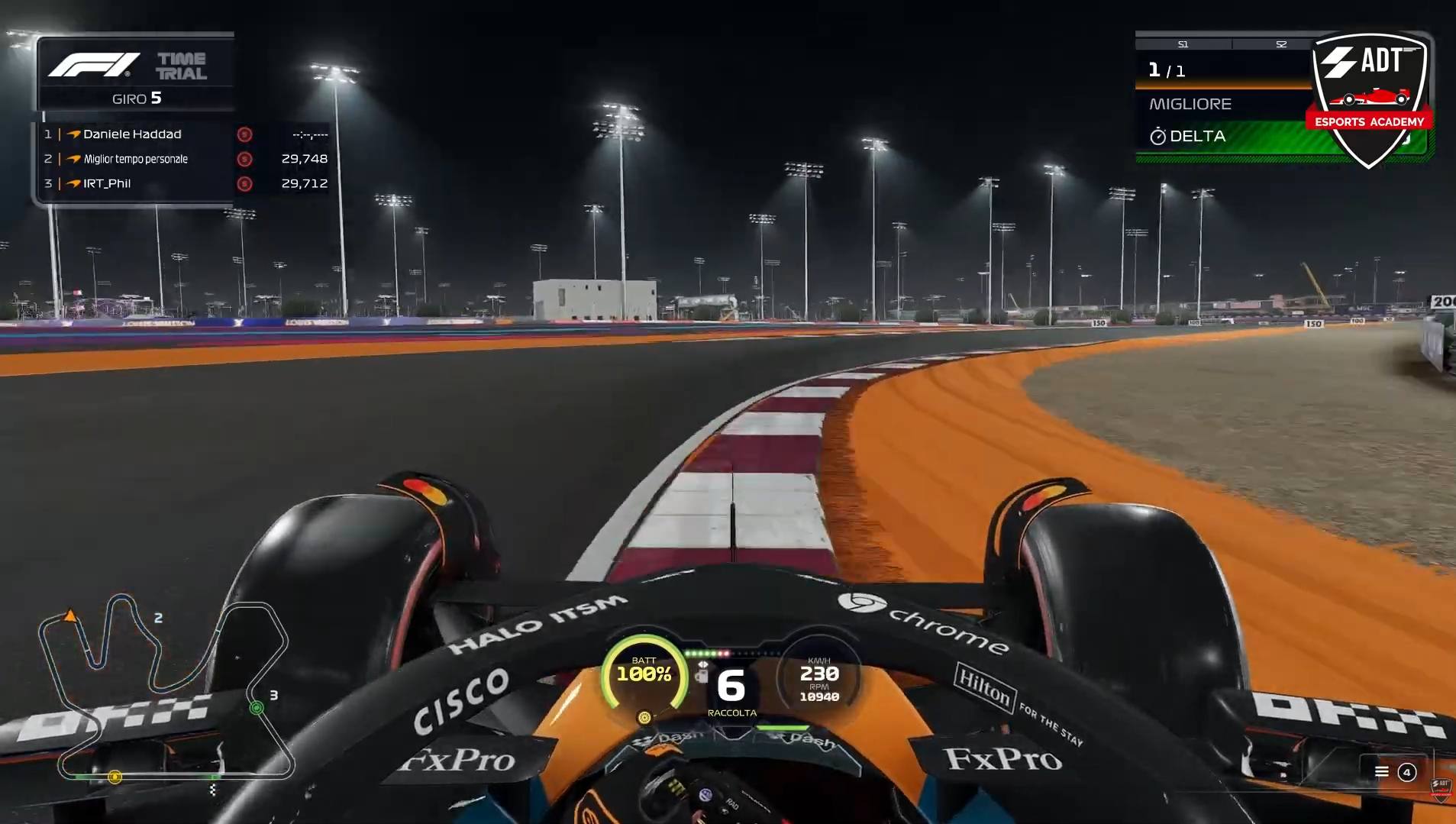Click the IRT_Phil time of 29,712

(304, 183)
